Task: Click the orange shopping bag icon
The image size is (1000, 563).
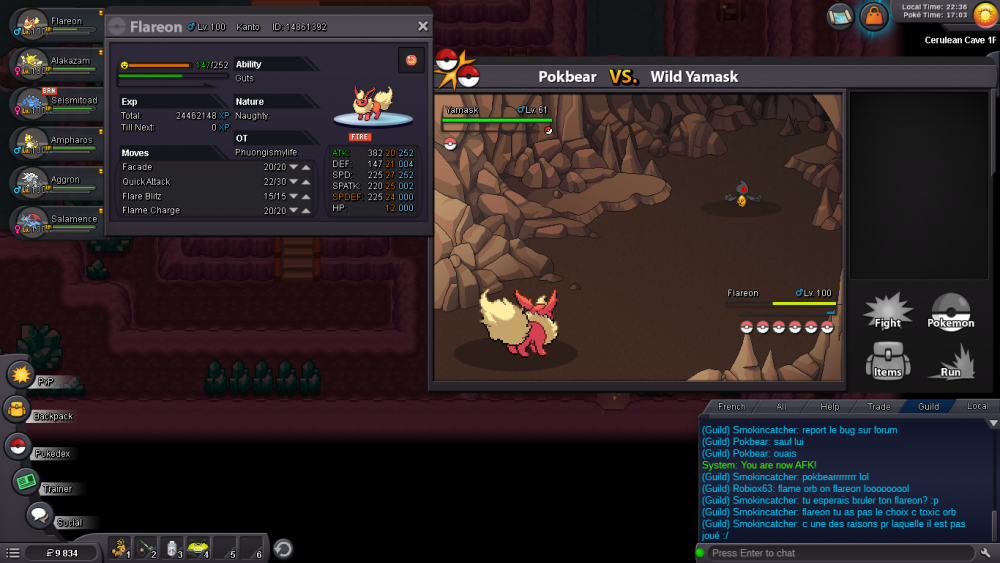Action: 874,16
